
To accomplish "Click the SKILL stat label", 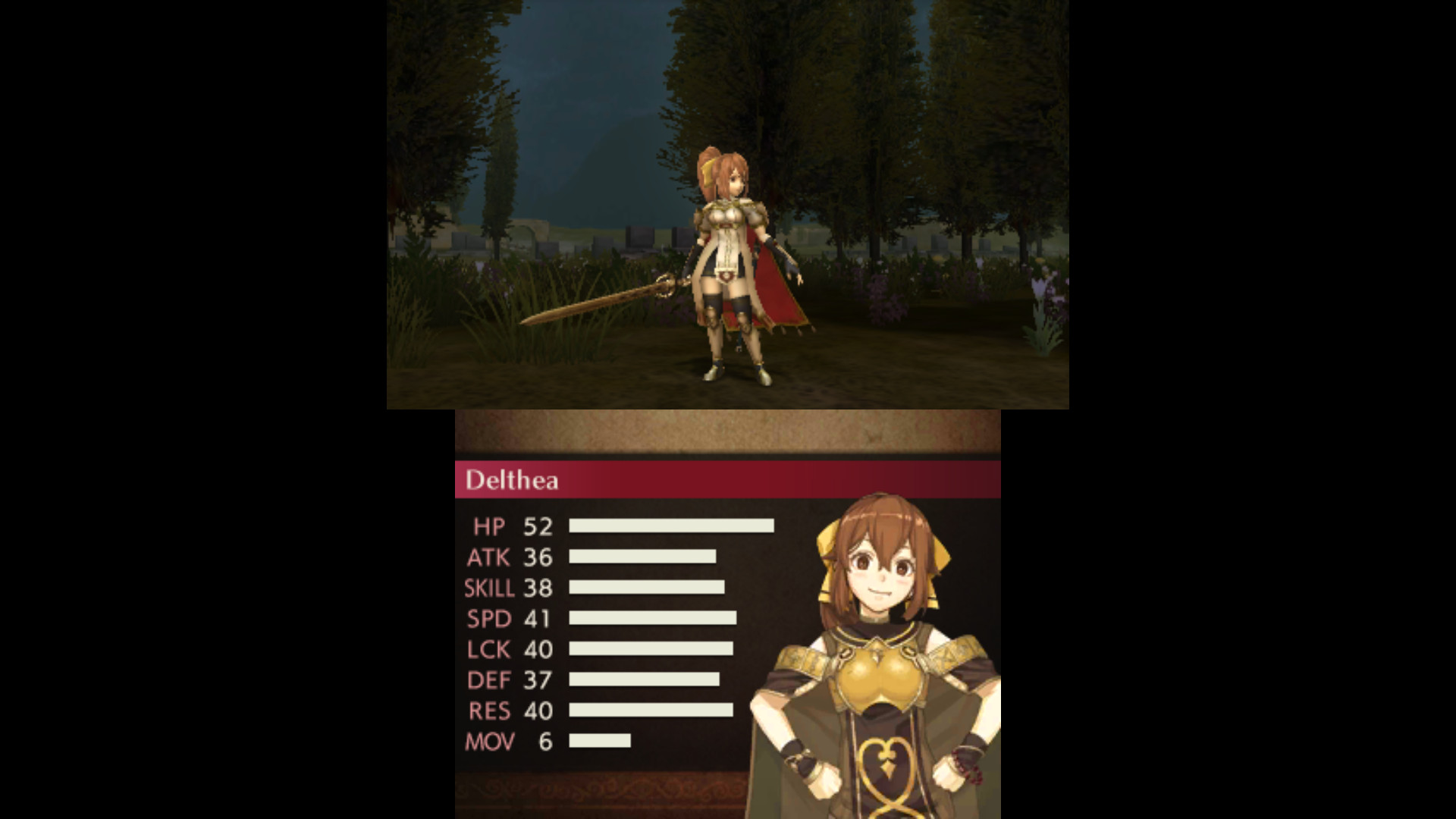I will coord(488,588).
